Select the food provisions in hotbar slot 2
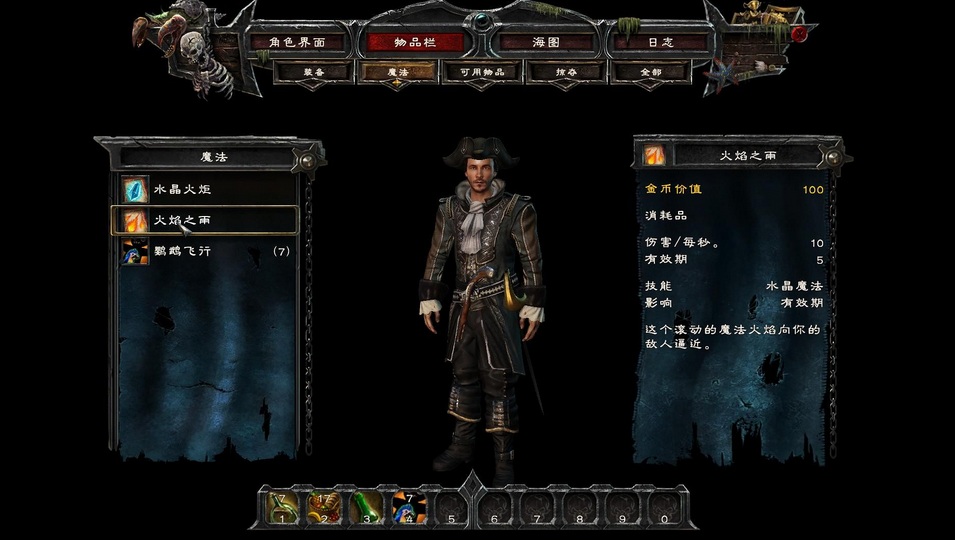The height and width of the screenshot is (540, 955). click(325, 507)
